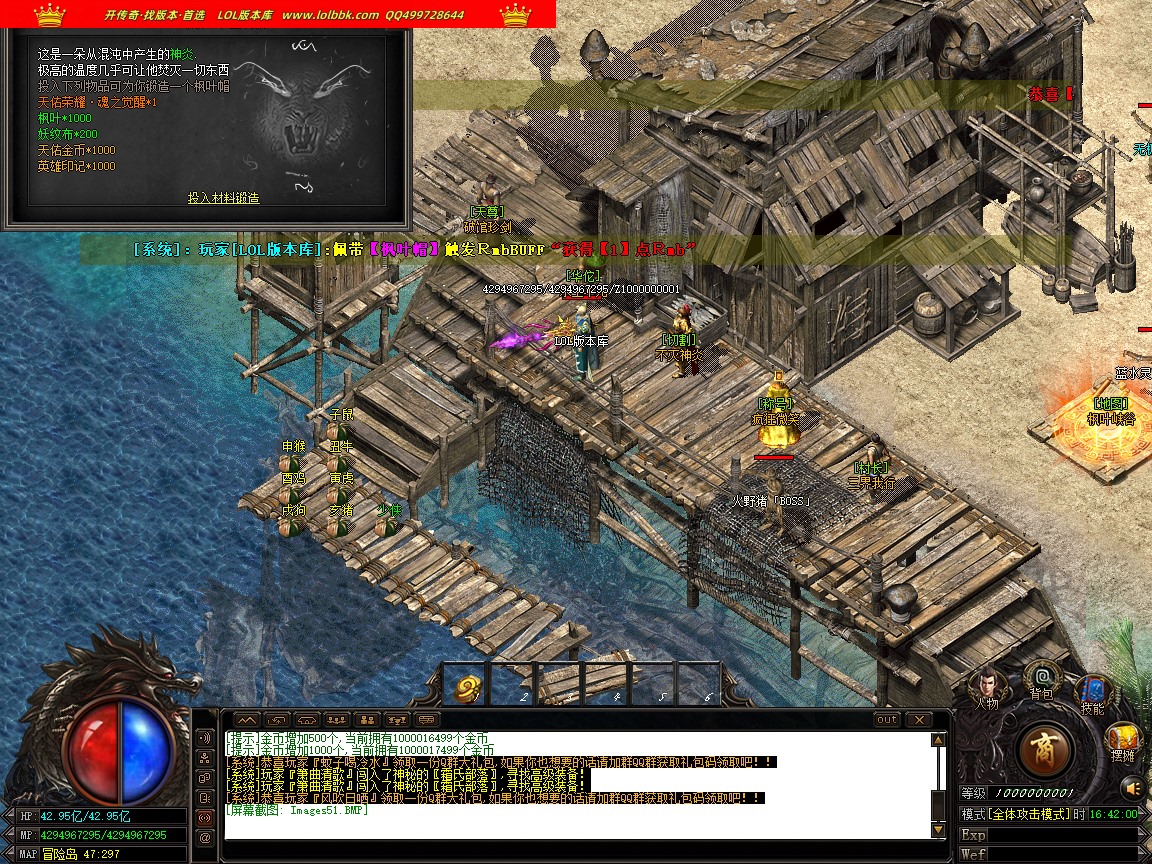Change the 全体攻击模式 attack mode

[1028, 814]
